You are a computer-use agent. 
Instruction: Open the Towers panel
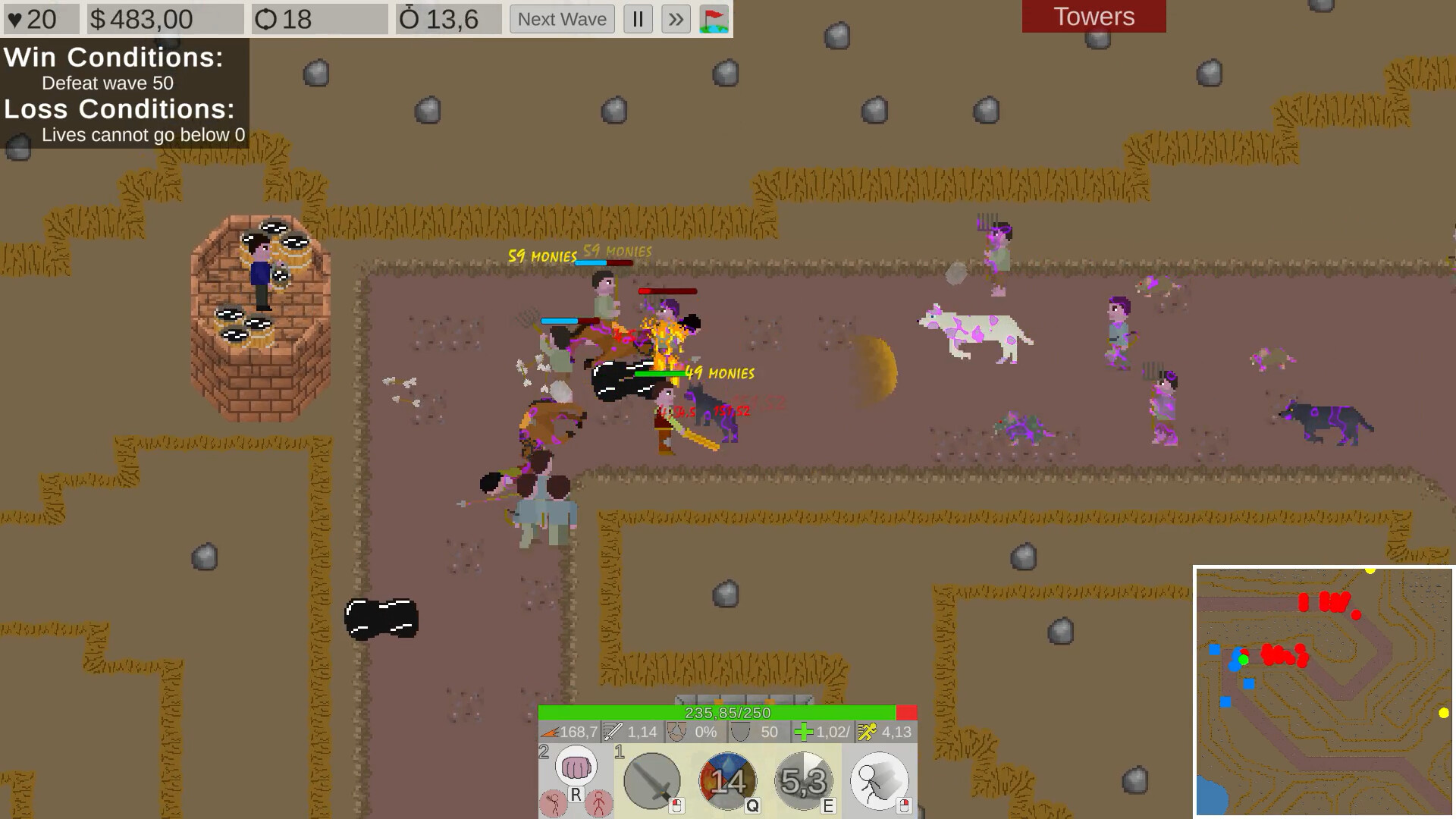(1093, 16)
